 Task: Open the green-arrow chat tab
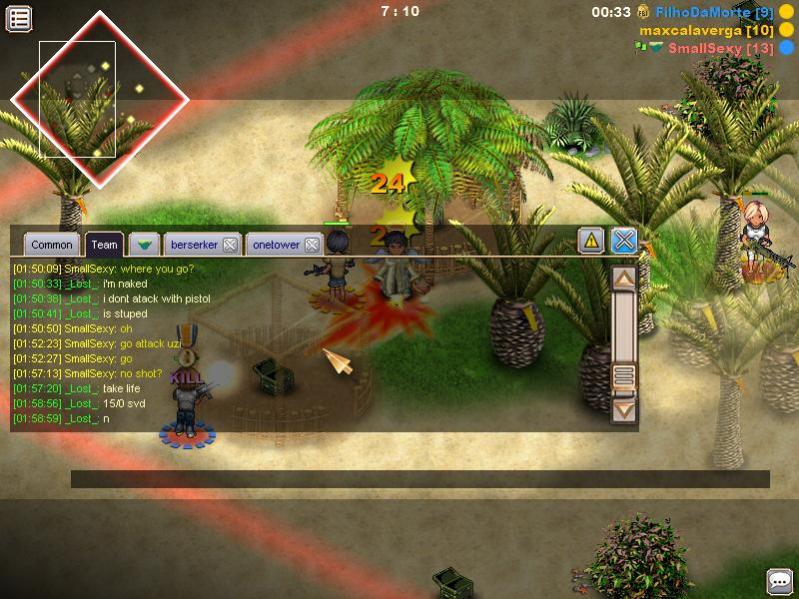click(144, 245)
